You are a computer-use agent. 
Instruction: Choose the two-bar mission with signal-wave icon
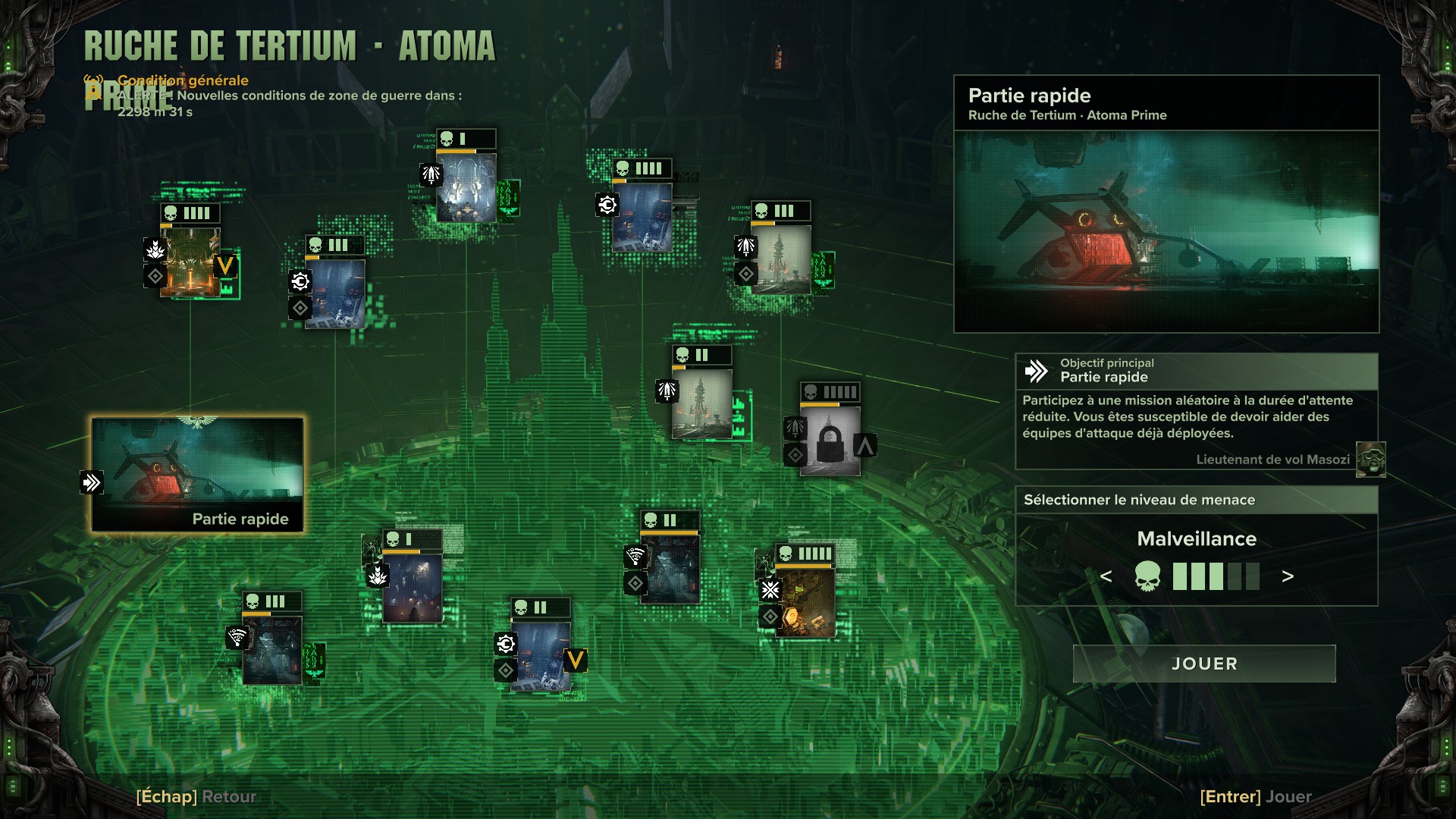670,568
